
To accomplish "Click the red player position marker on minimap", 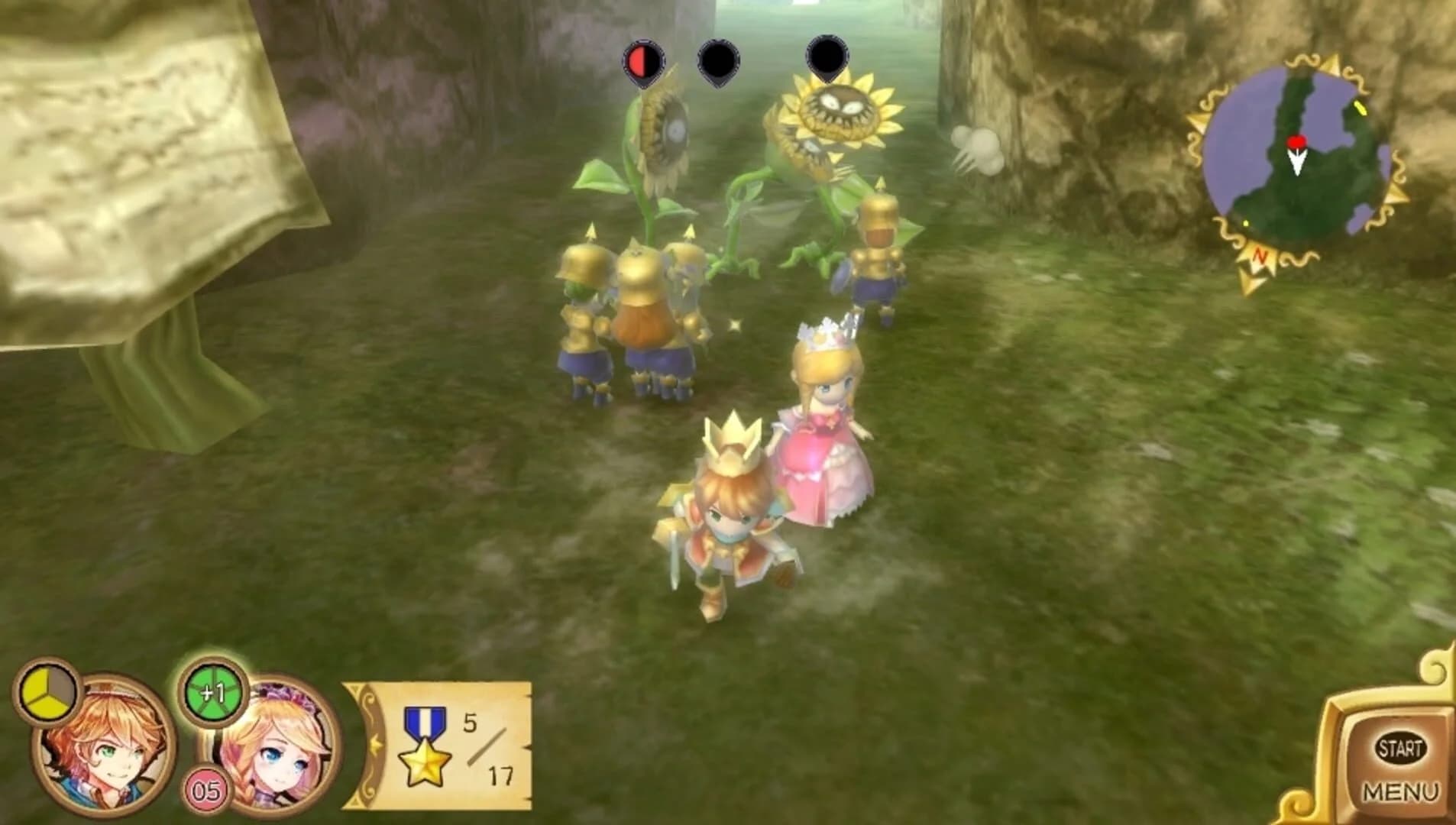I will pos(1295,141).
